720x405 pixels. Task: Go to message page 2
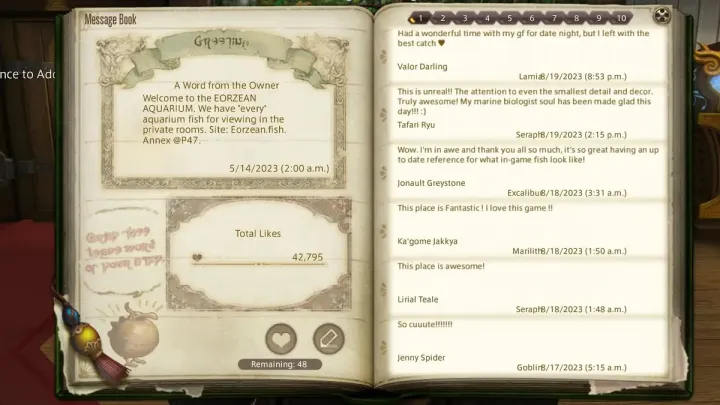443,18
